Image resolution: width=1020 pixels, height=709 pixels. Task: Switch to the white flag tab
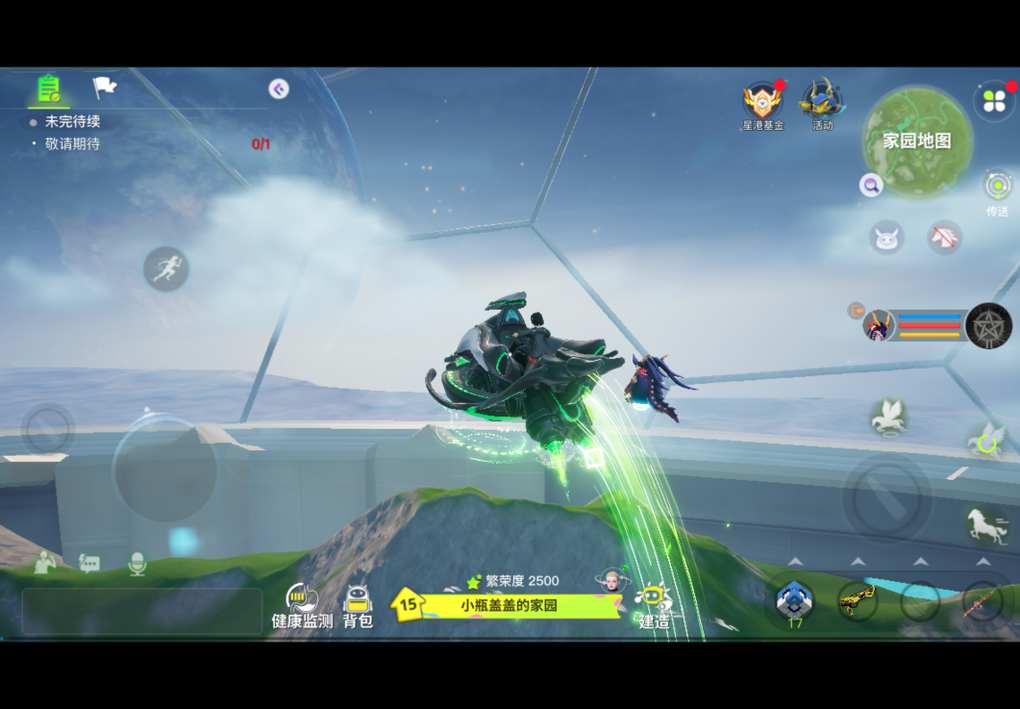coord(104,88)
